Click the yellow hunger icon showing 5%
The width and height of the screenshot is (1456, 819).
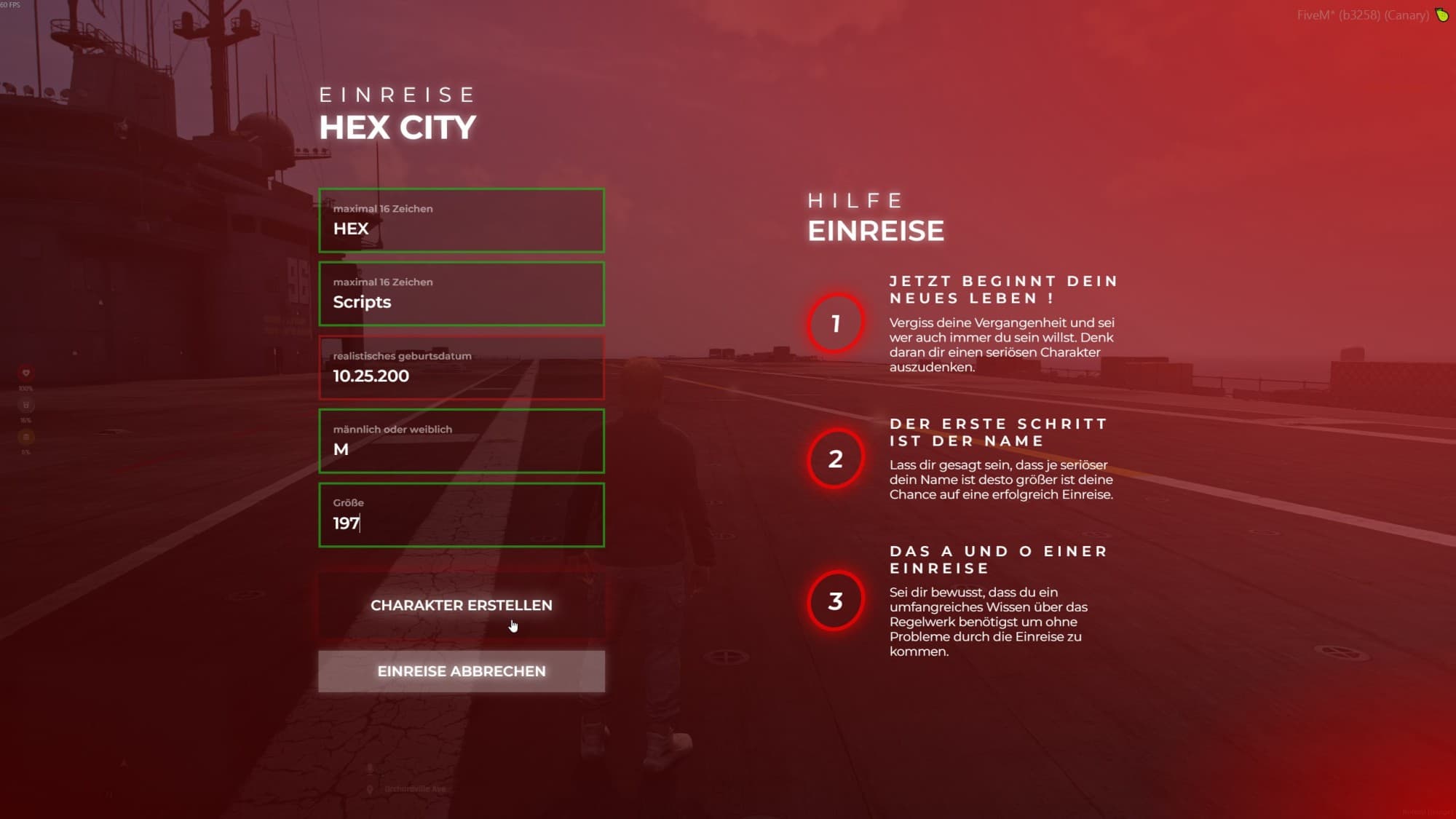pyautogui.click(x=26, y=438)
